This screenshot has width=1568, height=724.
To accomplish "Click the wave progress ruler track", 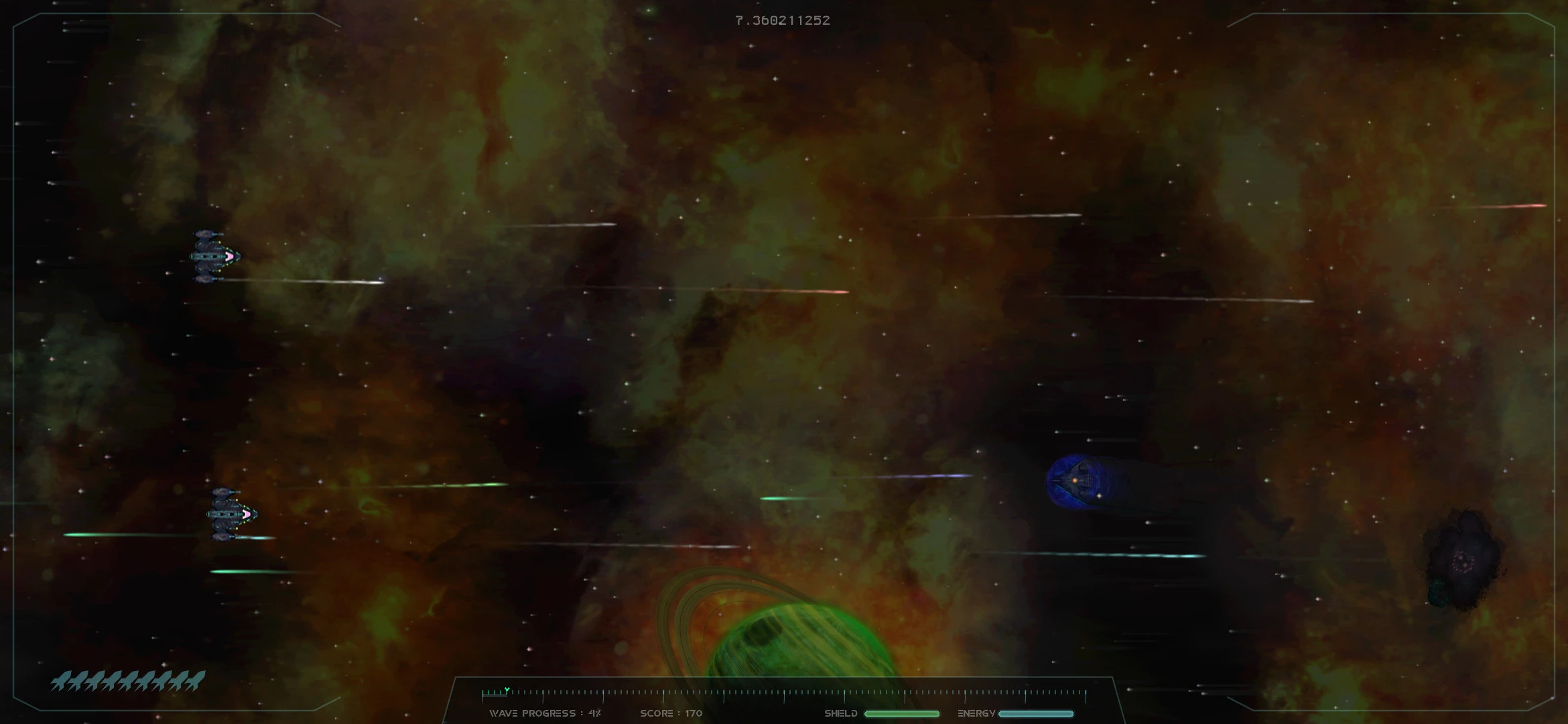I will click(784, 690).
